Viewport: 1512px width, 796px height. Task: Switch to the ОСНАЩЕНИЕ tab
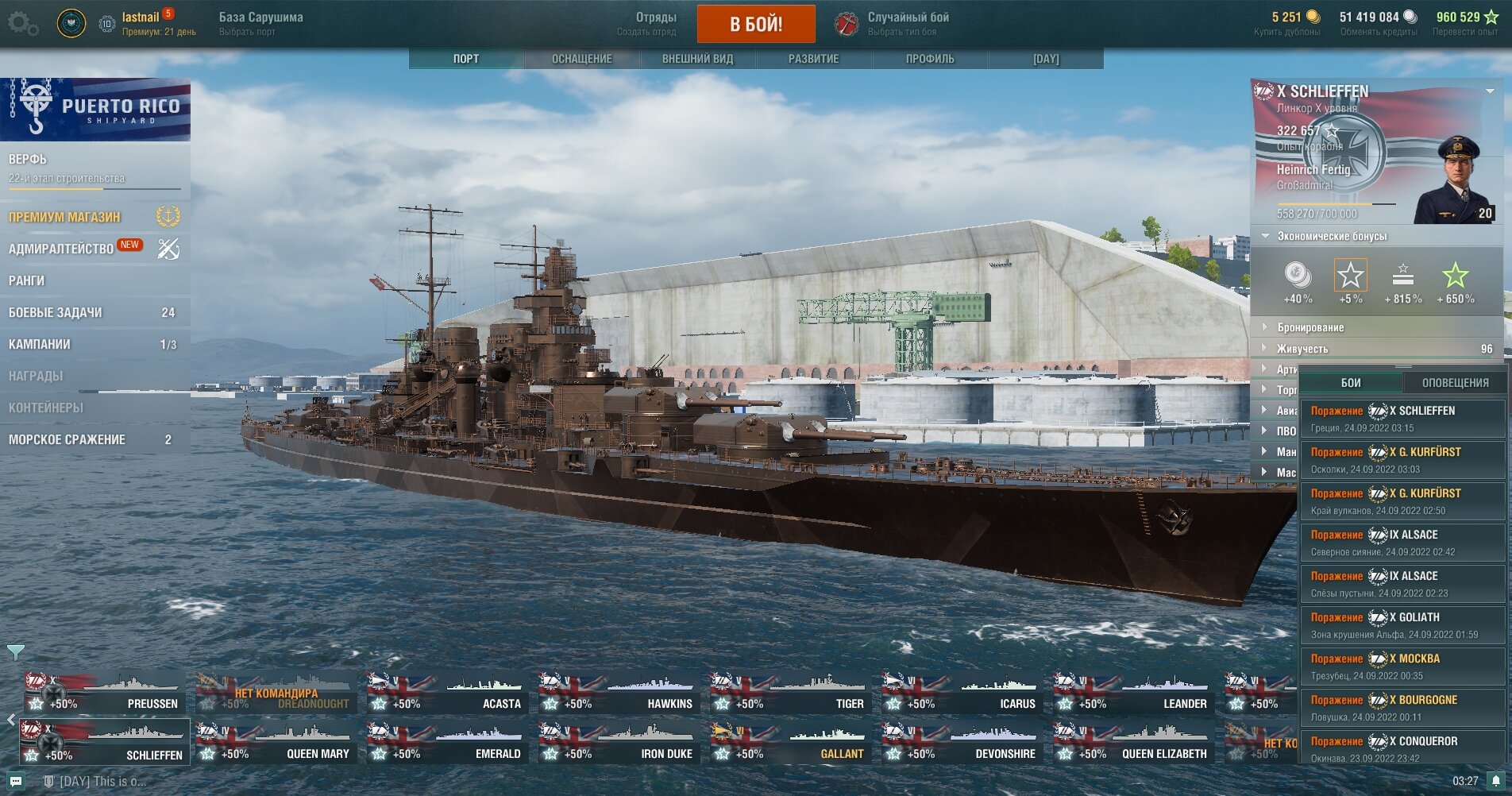(581, 59)
